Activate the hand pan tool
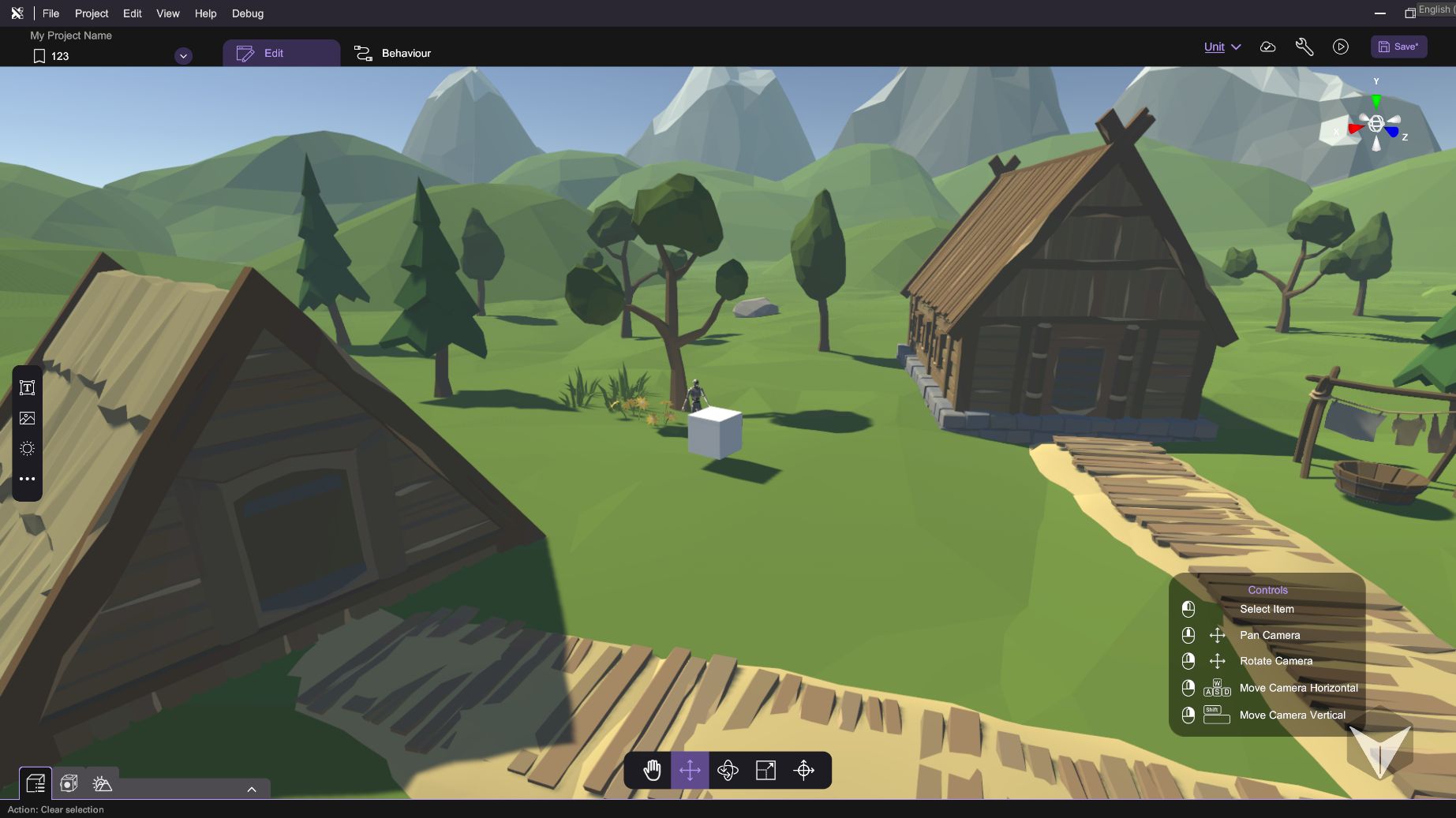 [652, 770]
